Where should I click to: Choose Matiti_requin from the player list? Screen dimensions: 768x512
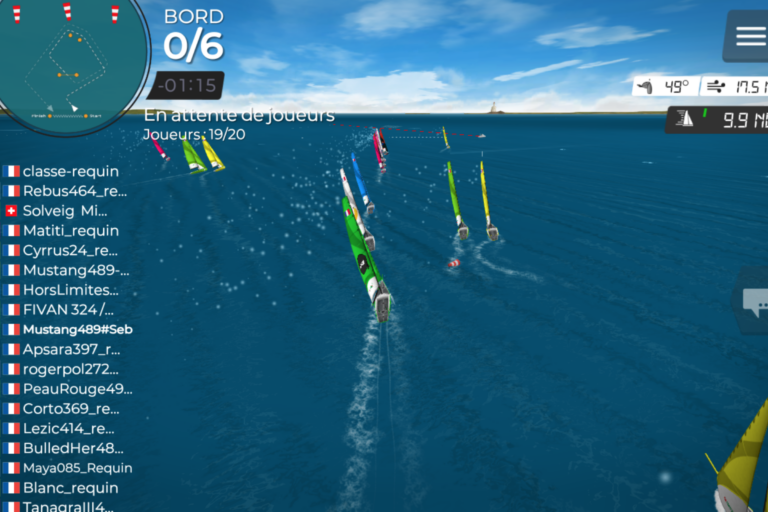pos(70,230)
